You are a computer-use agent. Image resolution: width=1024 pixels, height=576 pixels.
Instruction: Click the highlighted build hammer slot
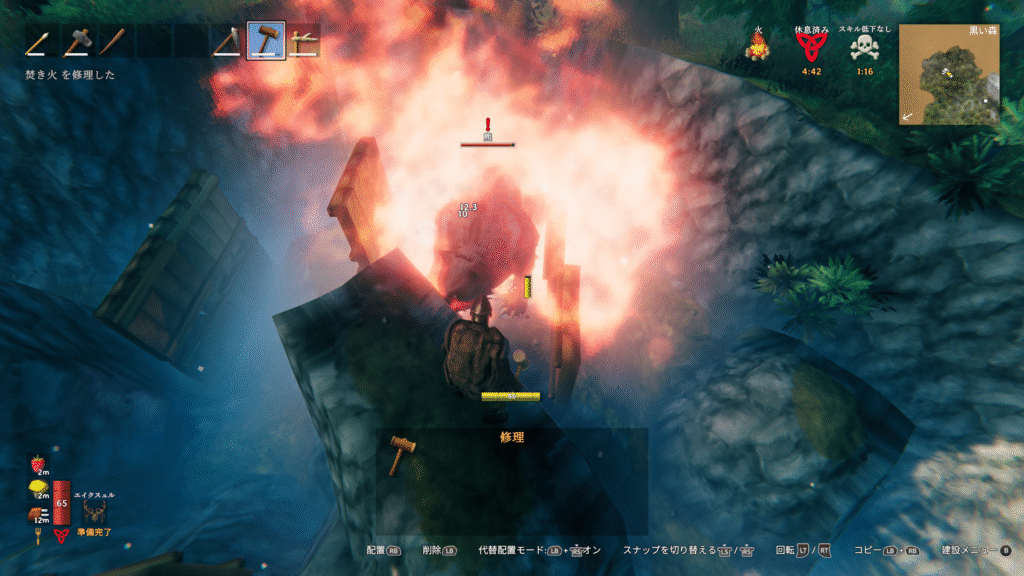tap(265, 42)
